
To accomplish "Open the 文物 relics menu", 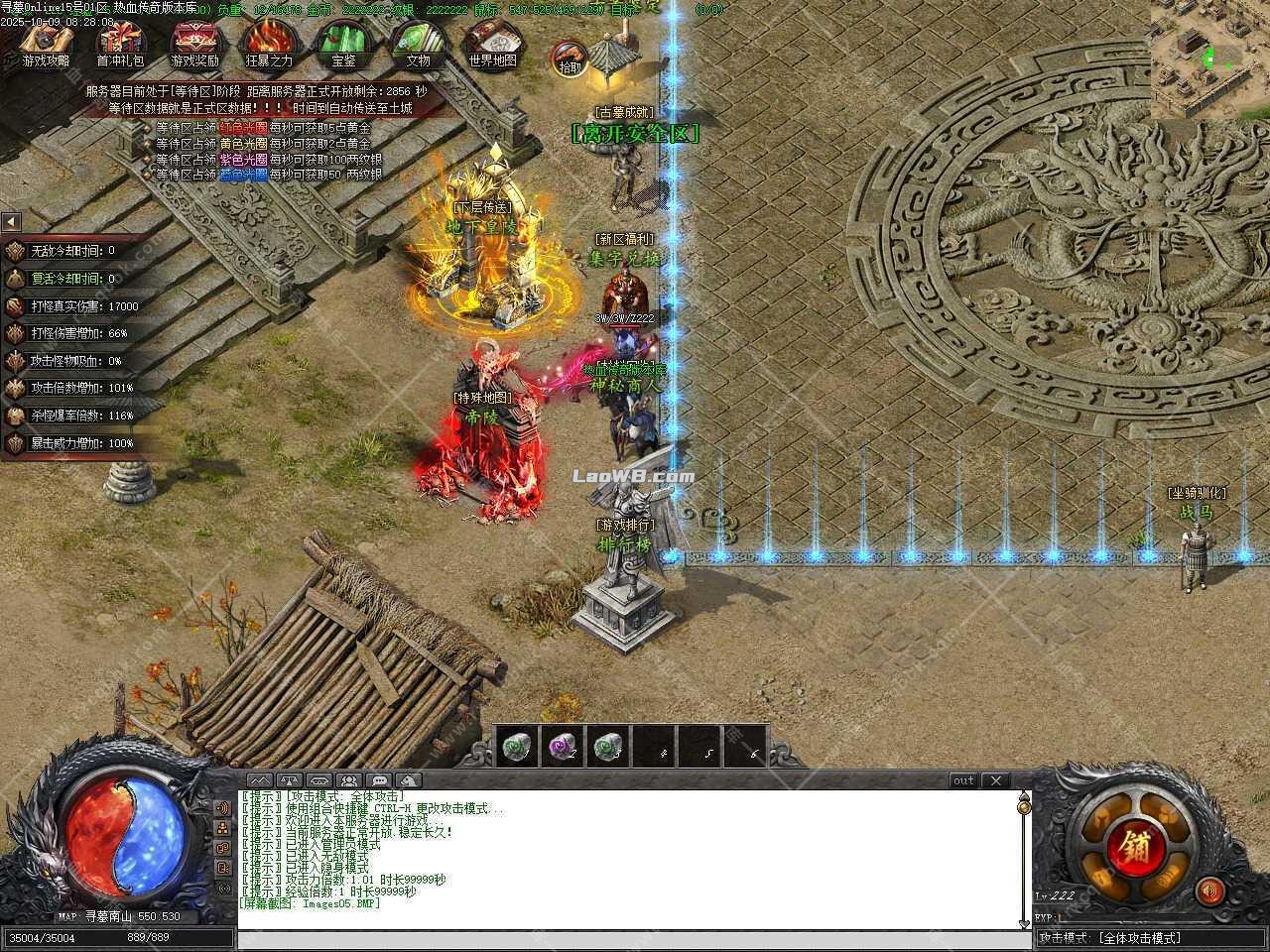I will point(418,44).
